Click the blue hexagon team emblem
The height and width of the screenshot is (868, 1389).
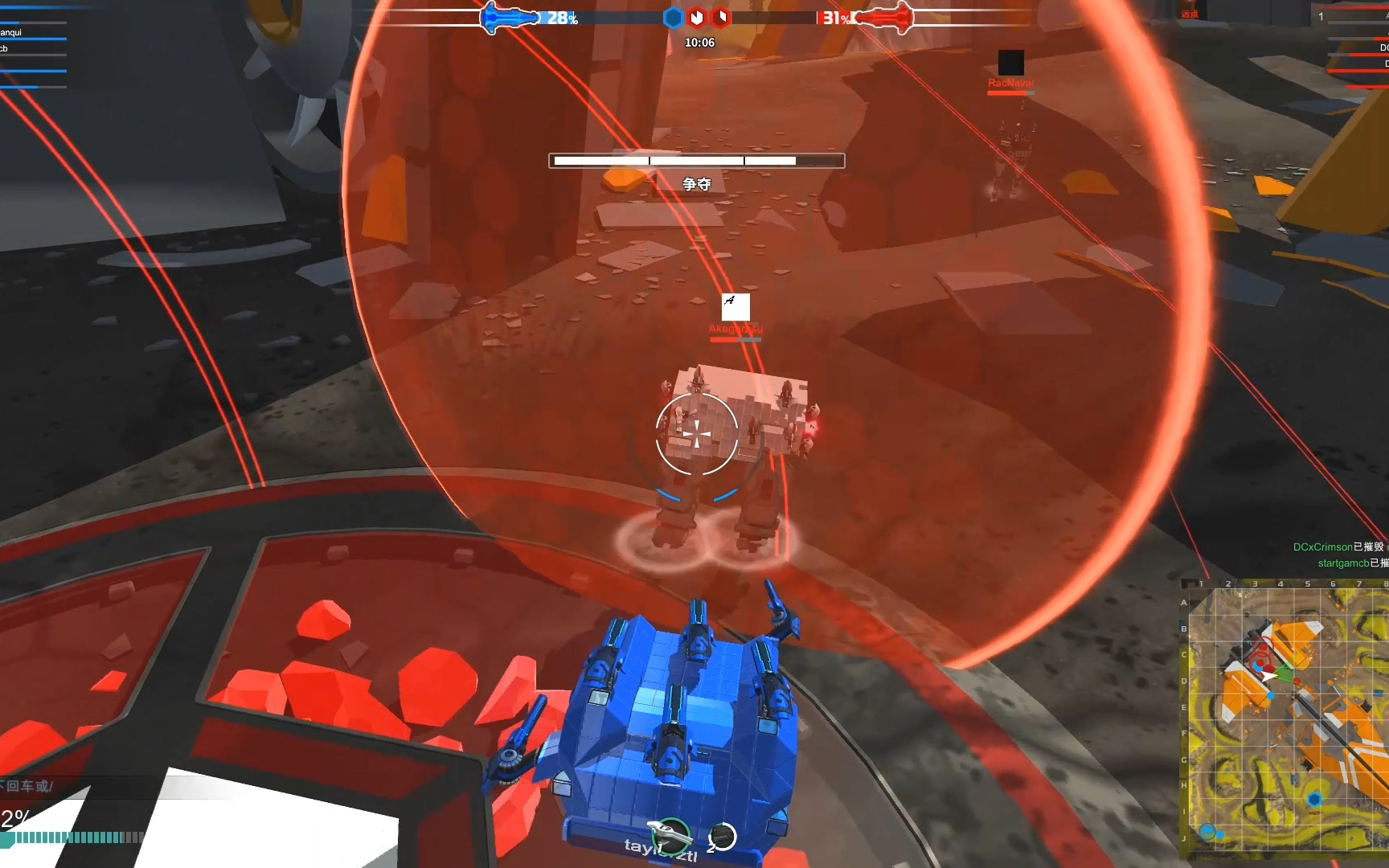[673, 18]
